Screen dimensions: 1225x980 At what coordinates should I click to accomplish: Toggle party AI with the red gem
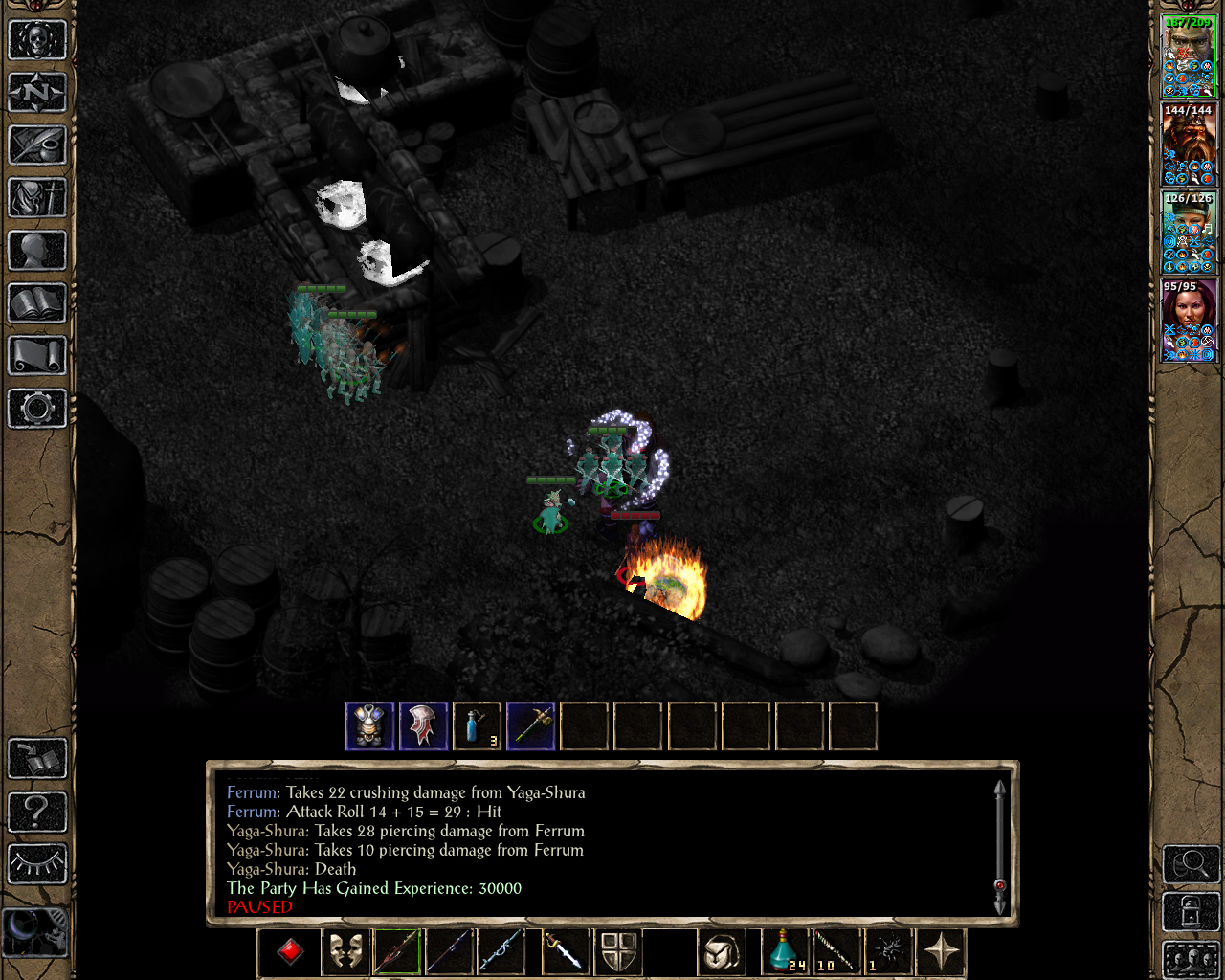[x=288, y=950]
